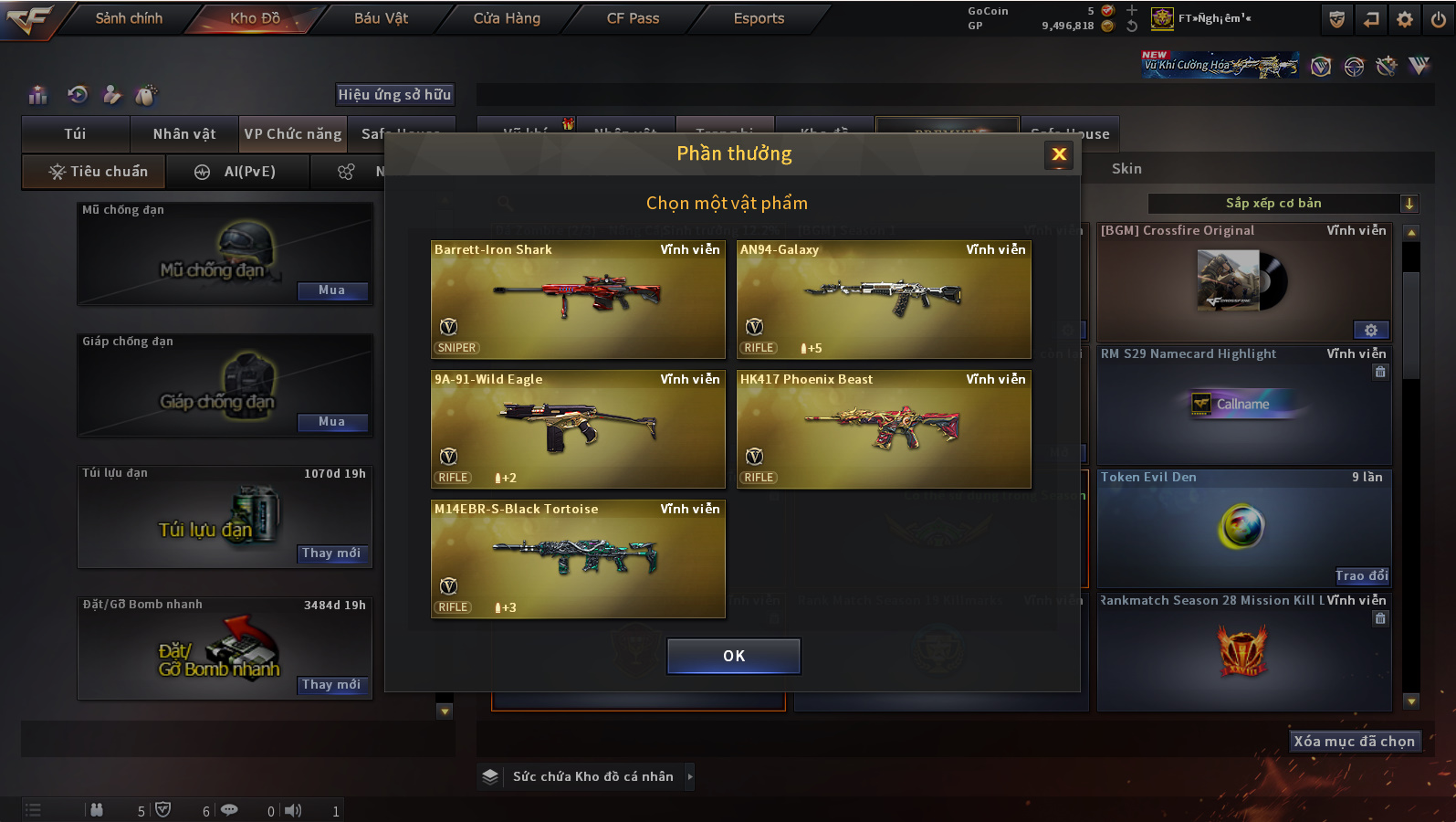Confirm selection with the OK button

(x=733, y=656)
